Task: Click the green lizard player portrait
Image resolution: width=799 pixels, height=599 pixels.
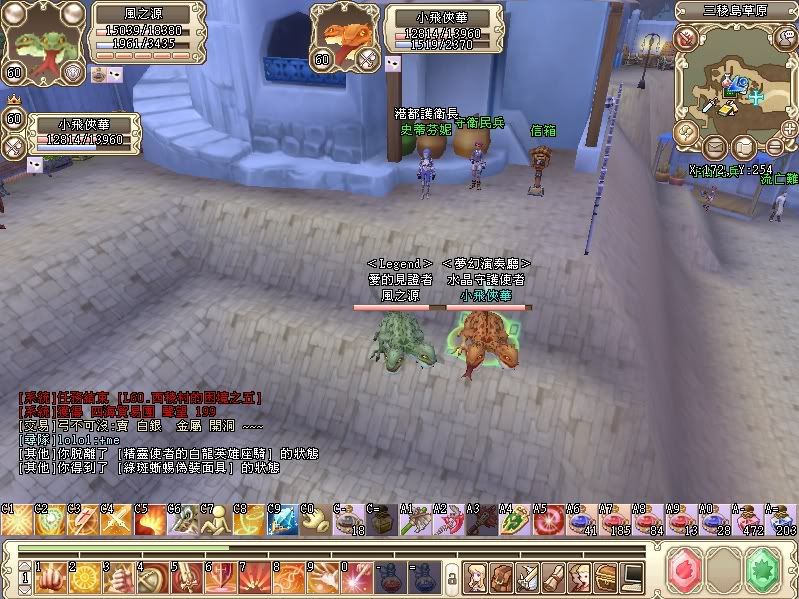Action: [40, 41]
